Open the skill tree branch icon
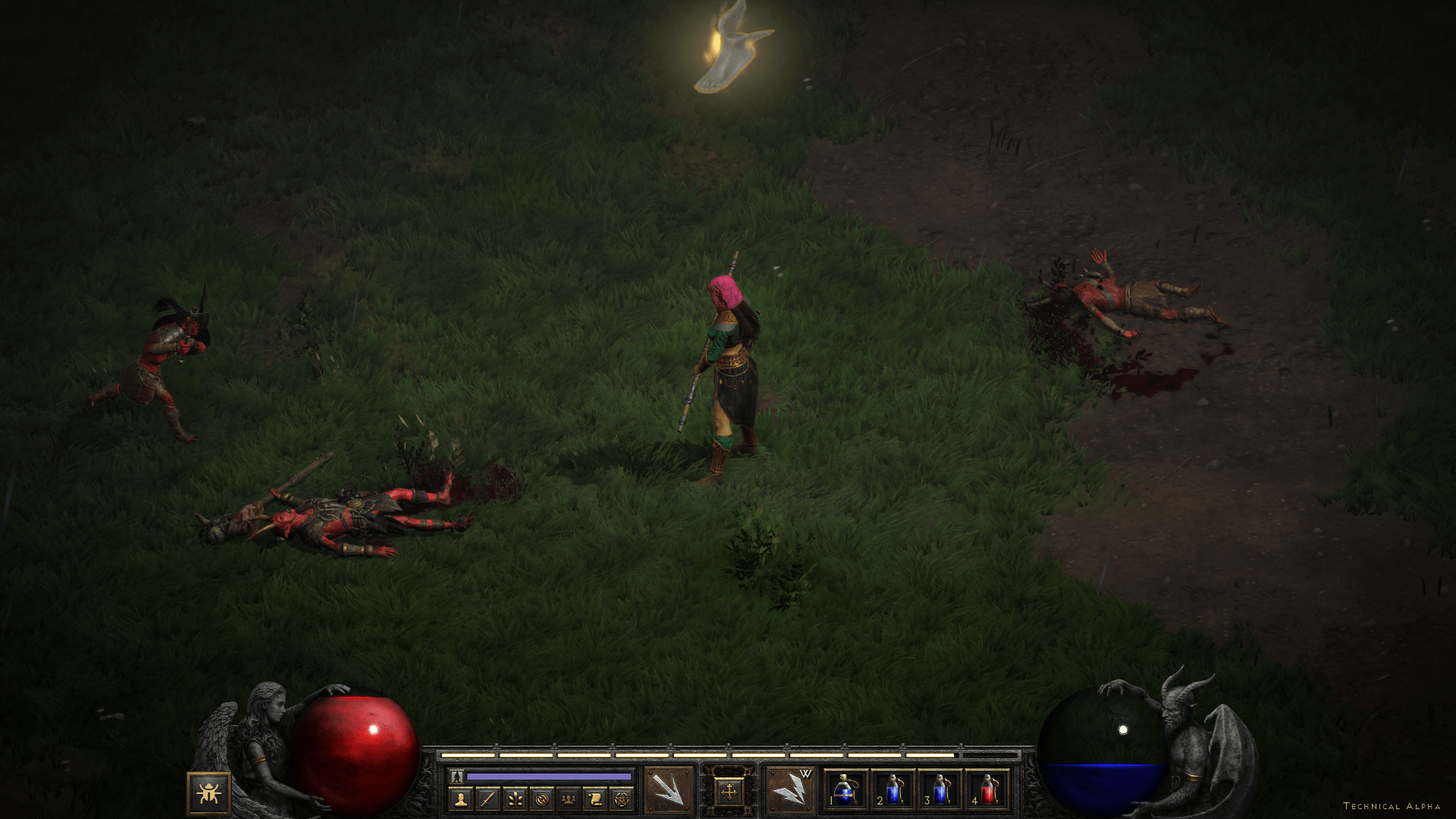 coord(515,799)
